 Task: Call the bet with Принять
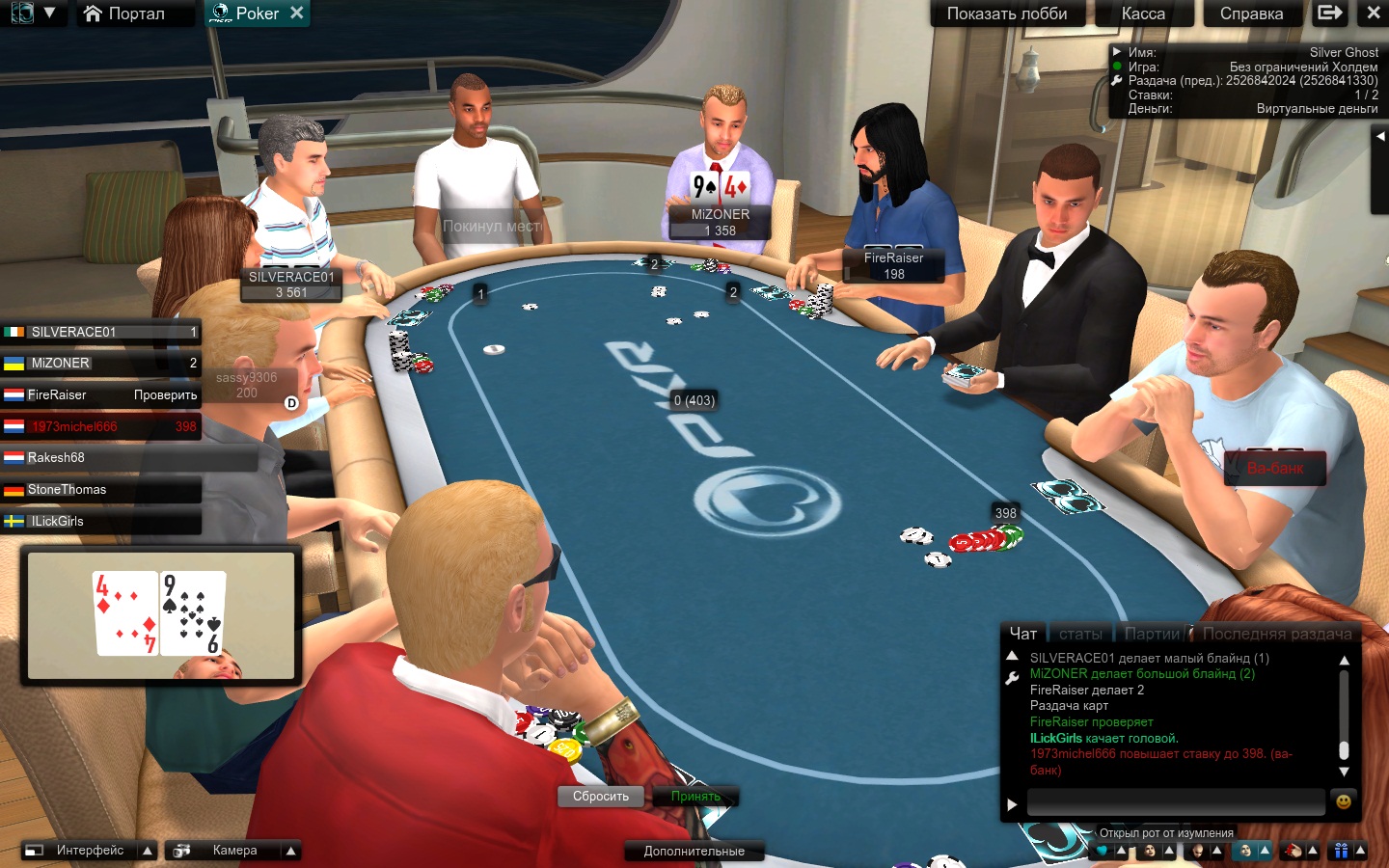pyautogui.click(x=695, y=797)
